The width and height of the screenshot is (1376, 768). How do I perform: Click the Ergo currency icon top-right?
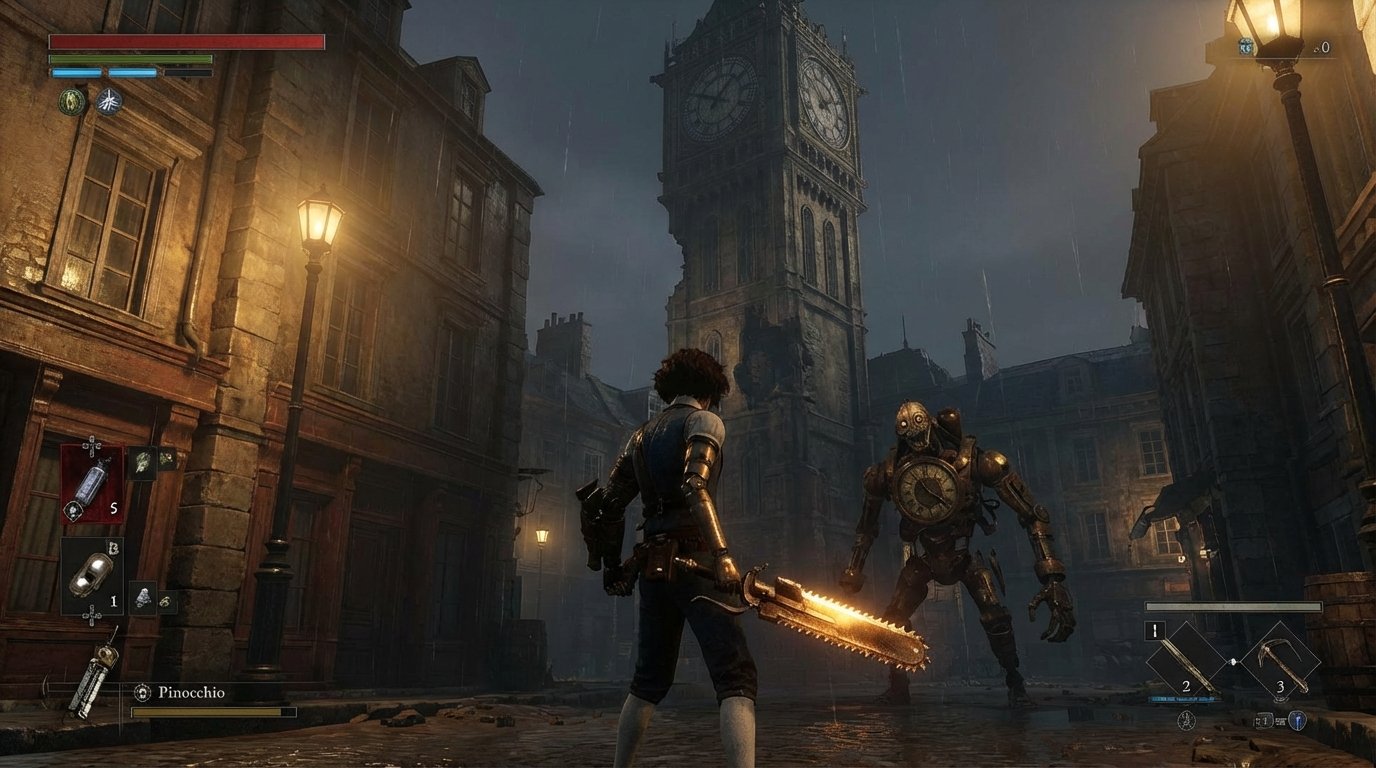coord(1245,46)
